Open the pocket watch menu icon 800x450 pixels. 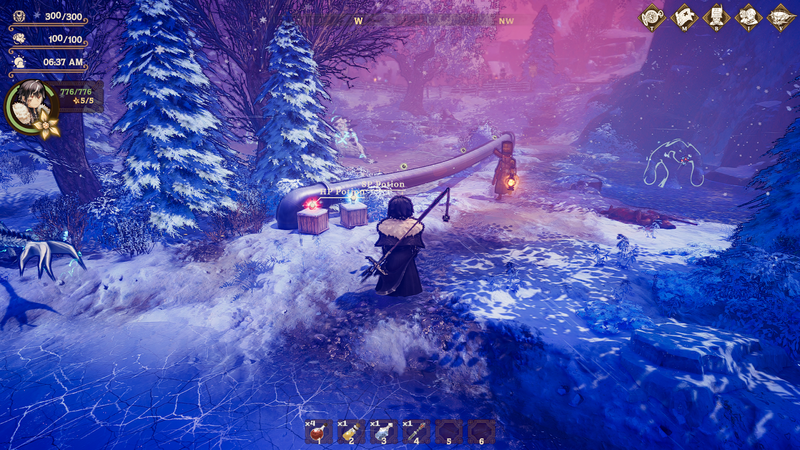point(653,16)
